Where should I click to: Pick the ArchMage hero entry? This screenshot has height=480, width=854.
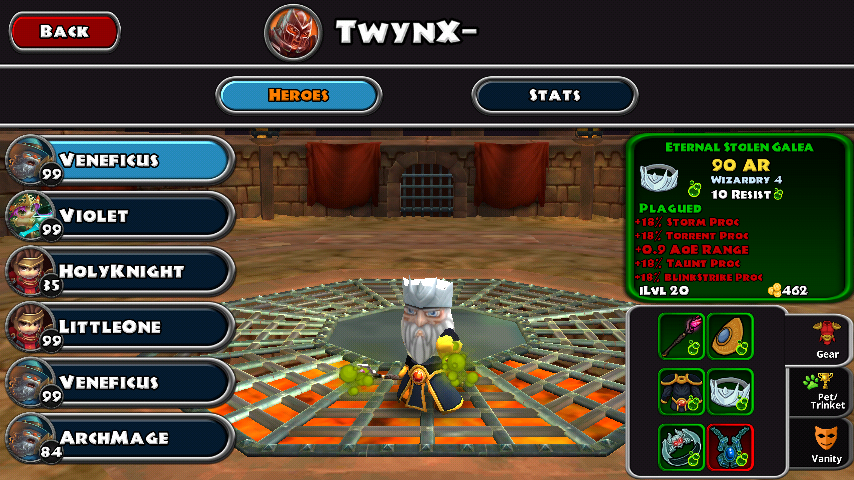pyautogui.click(x=120, y=437)
